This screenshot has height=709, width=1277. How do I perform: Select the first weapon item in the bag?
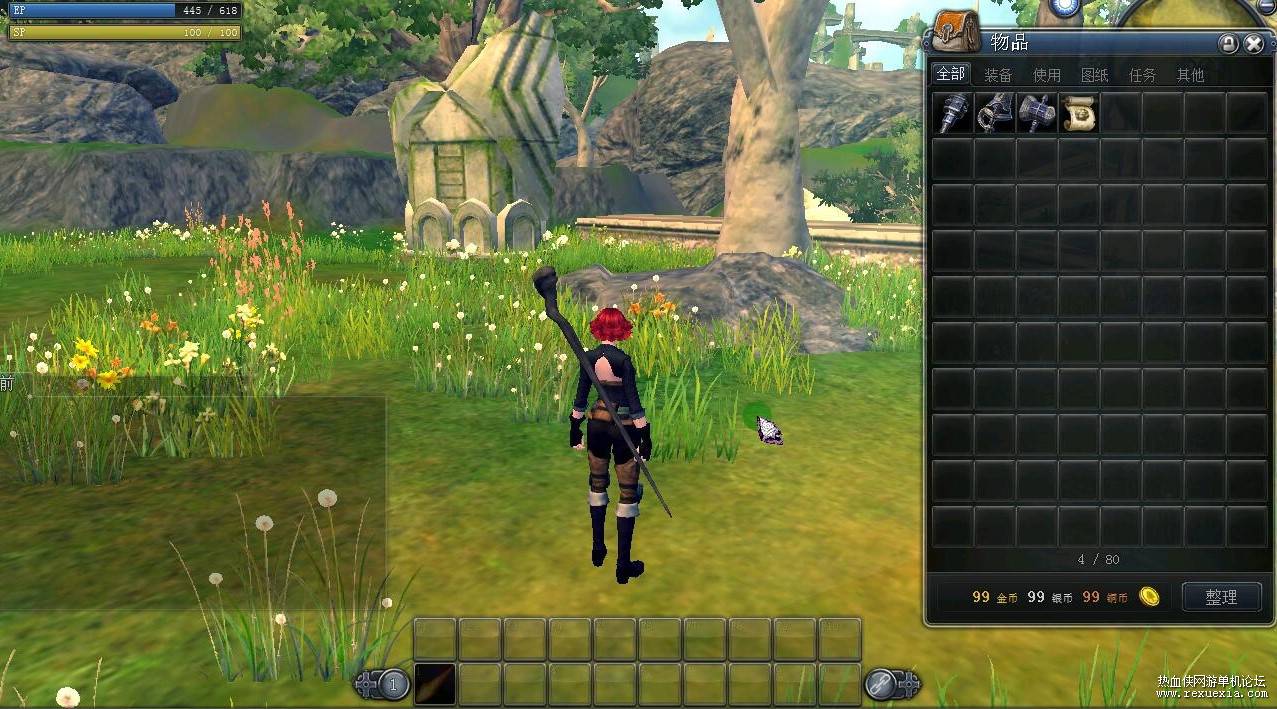(x=953, y=113)
